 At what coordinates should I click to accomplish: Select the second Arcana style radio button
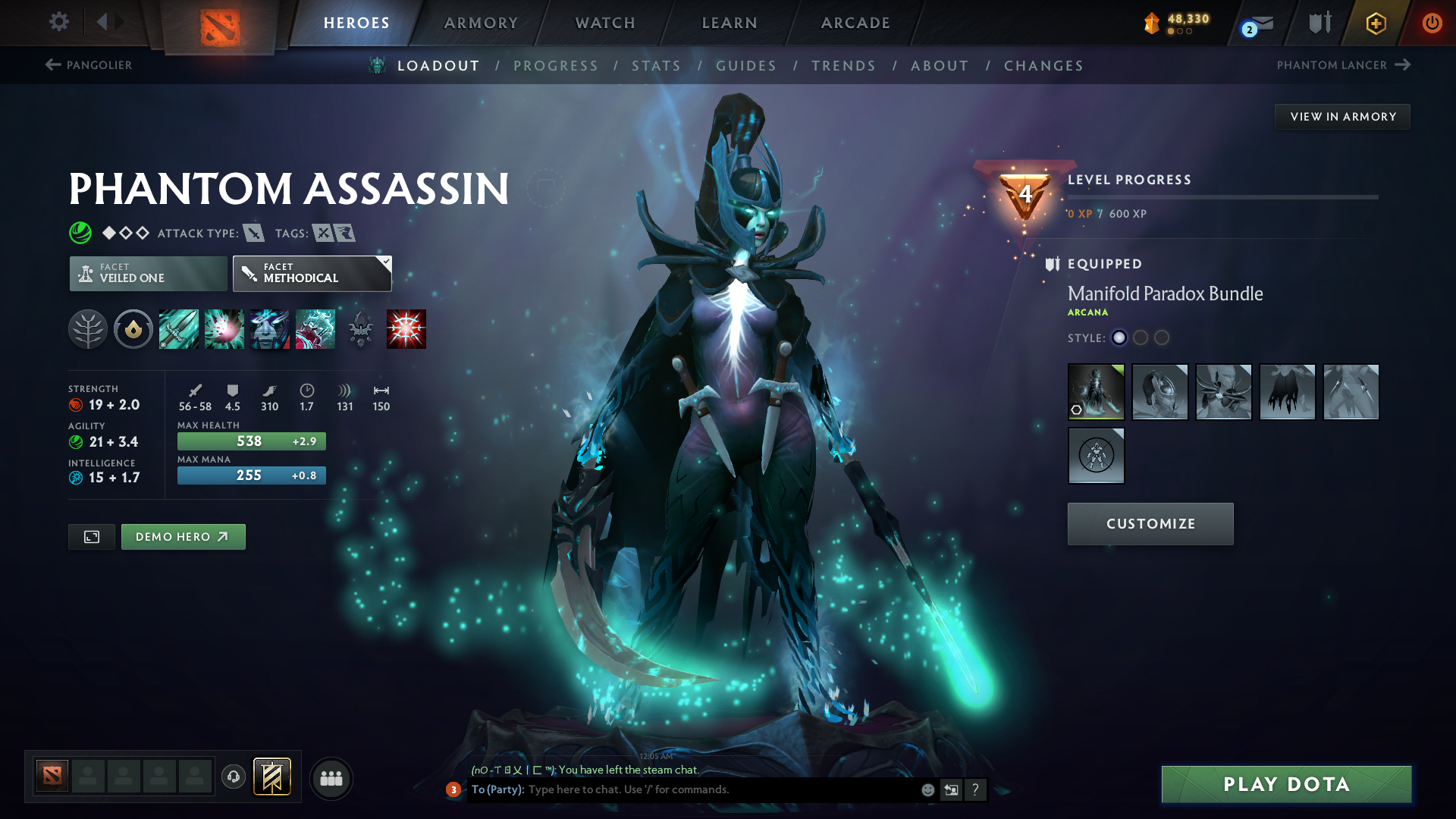tap(1141, 338)
